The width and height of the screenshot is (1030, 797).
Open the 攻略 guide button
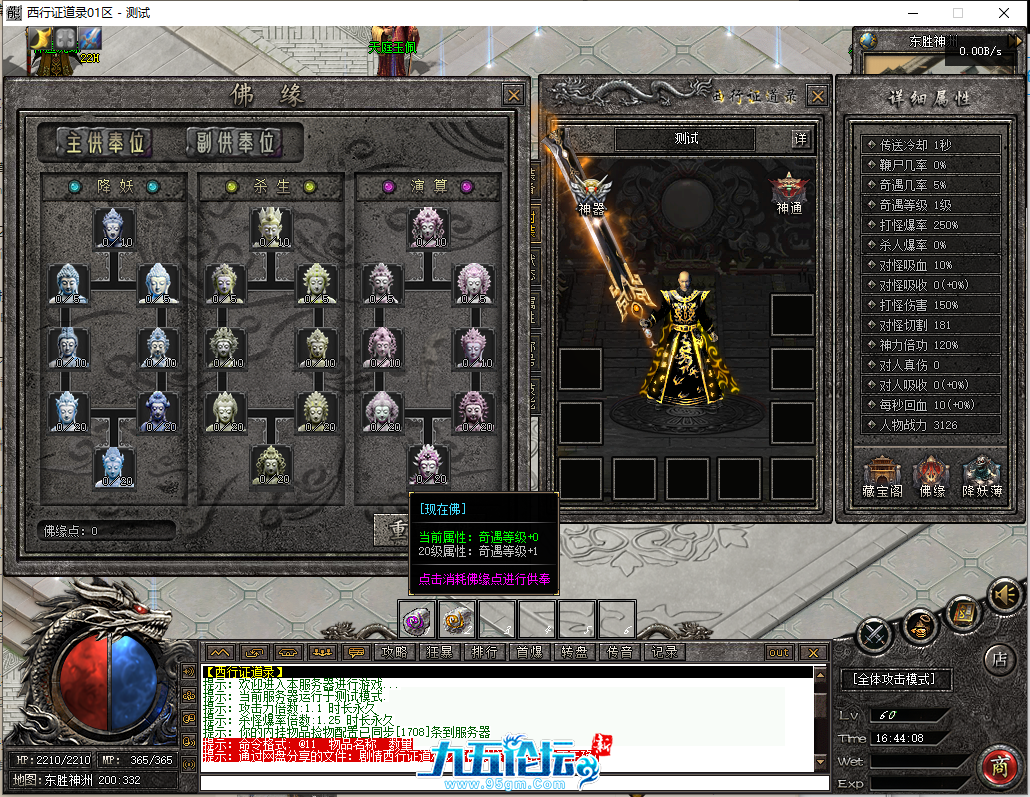point(395,652)
